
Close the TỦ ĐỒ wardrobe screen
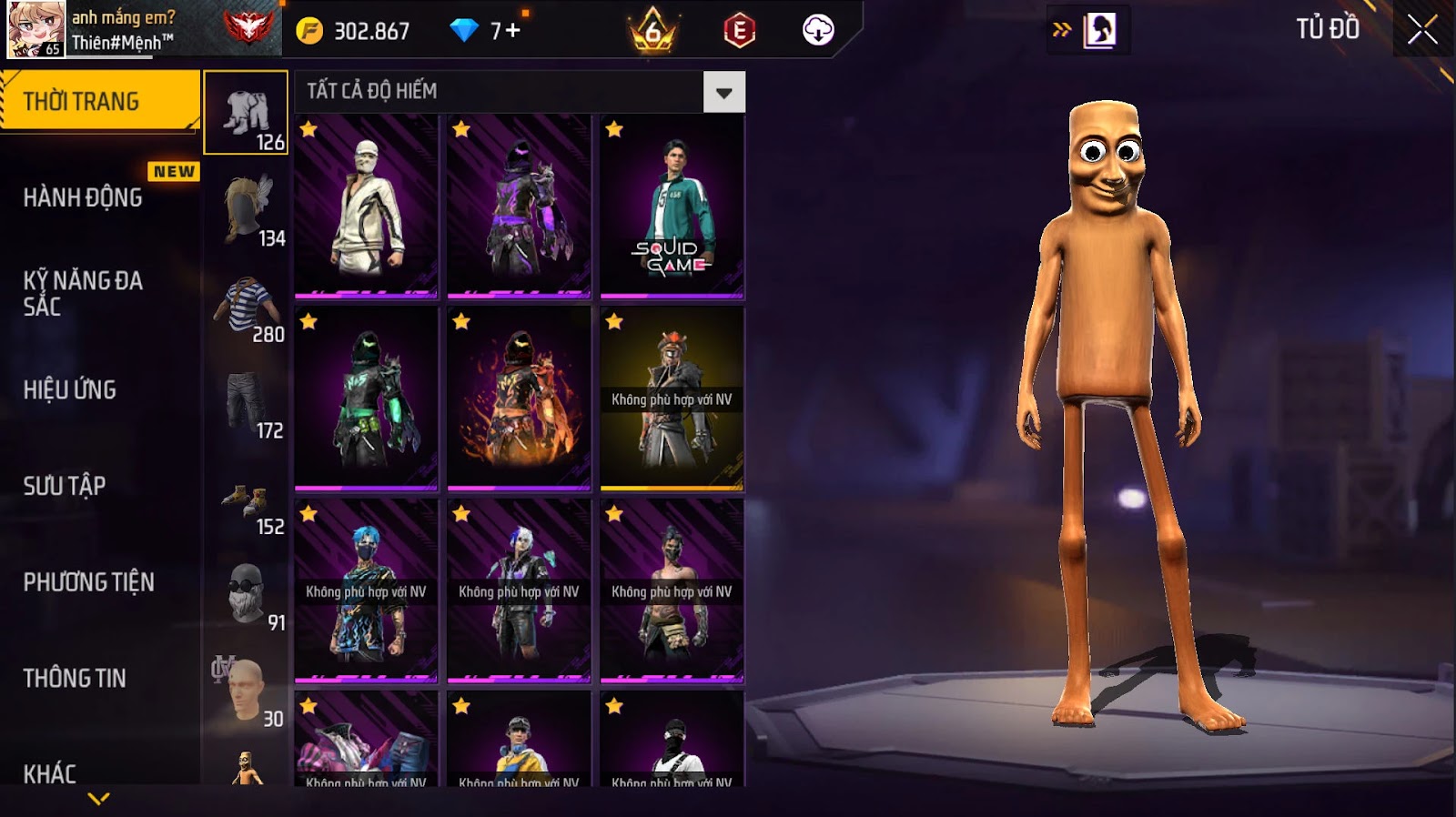[1421, 30]
